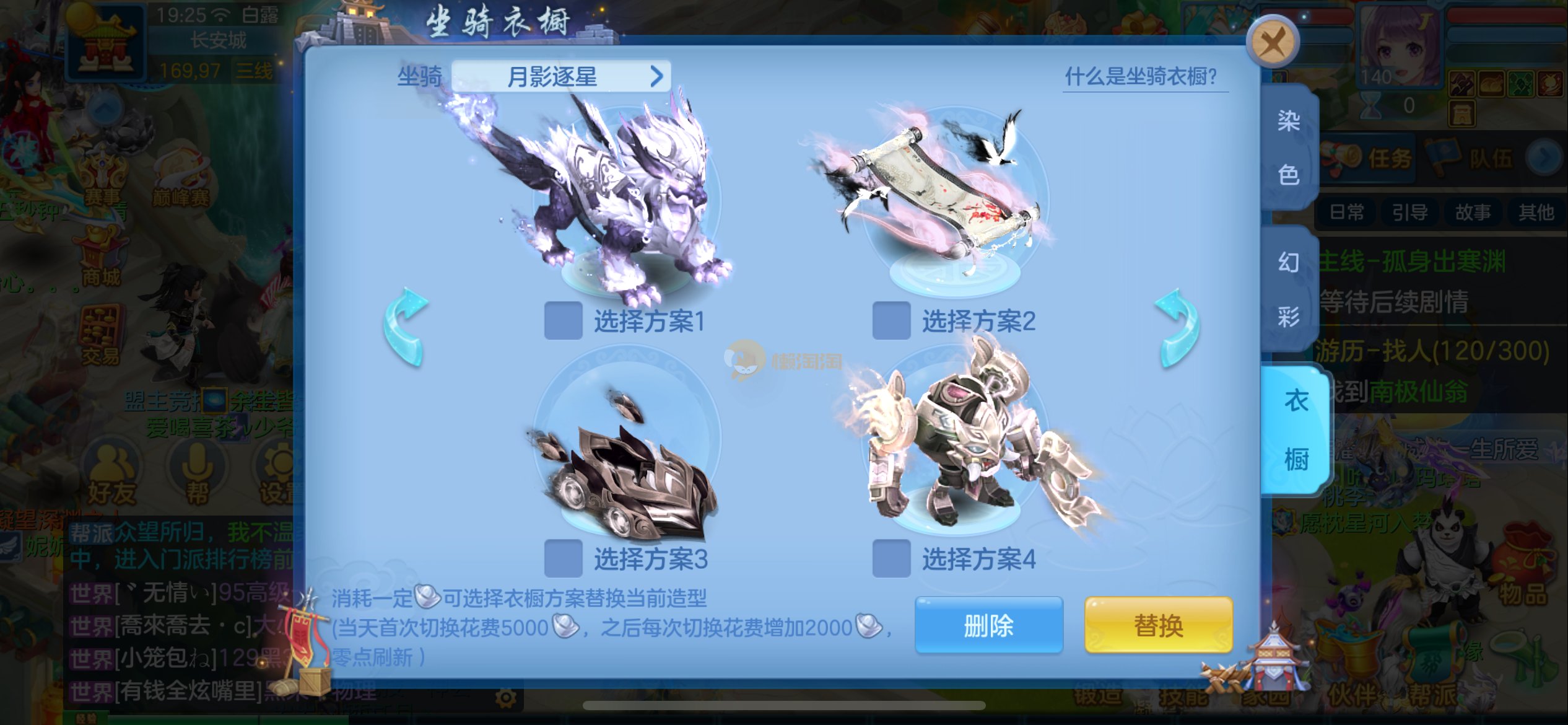Tick the 选择方案4 checkbox
This screenshot has height=725, width=1568.
891,558
